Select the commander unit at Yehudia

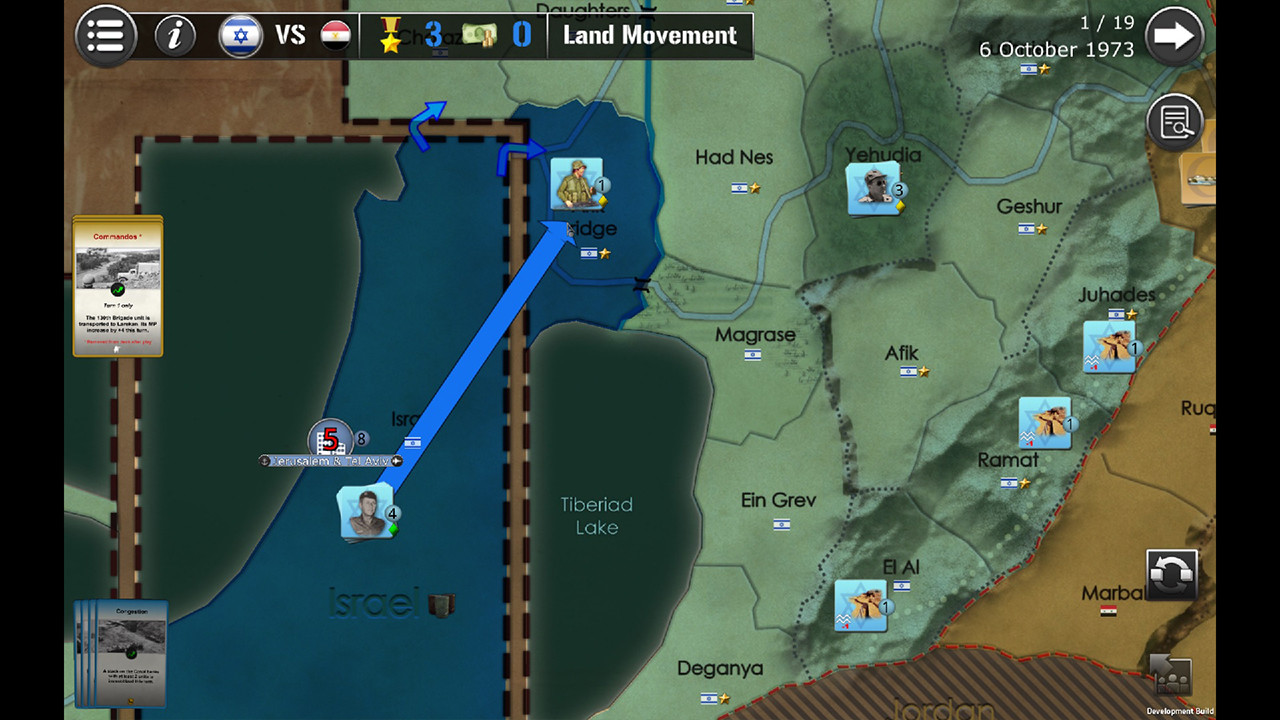coord(874,188)
